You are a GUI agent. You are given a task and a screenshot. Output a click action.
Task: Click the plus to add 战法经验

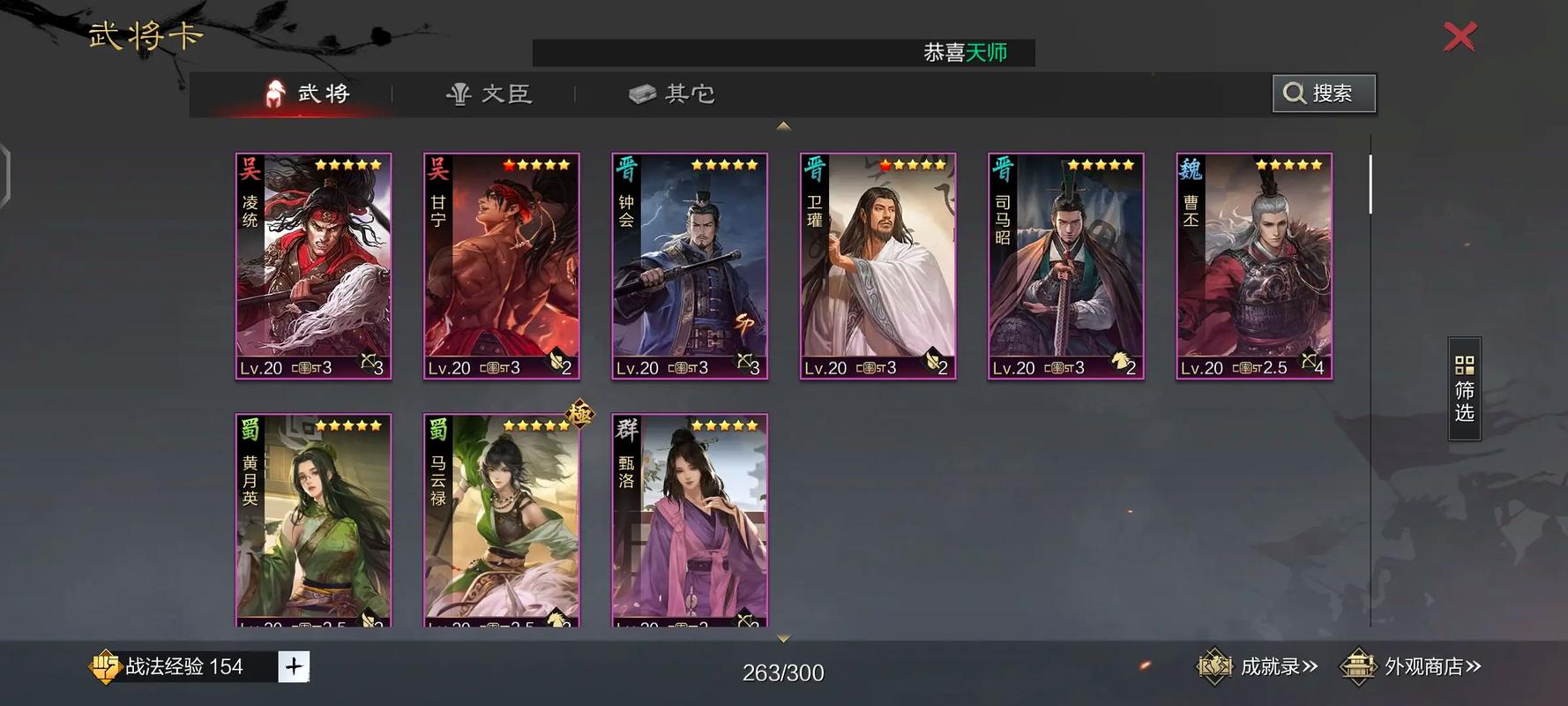coord(295,667)
